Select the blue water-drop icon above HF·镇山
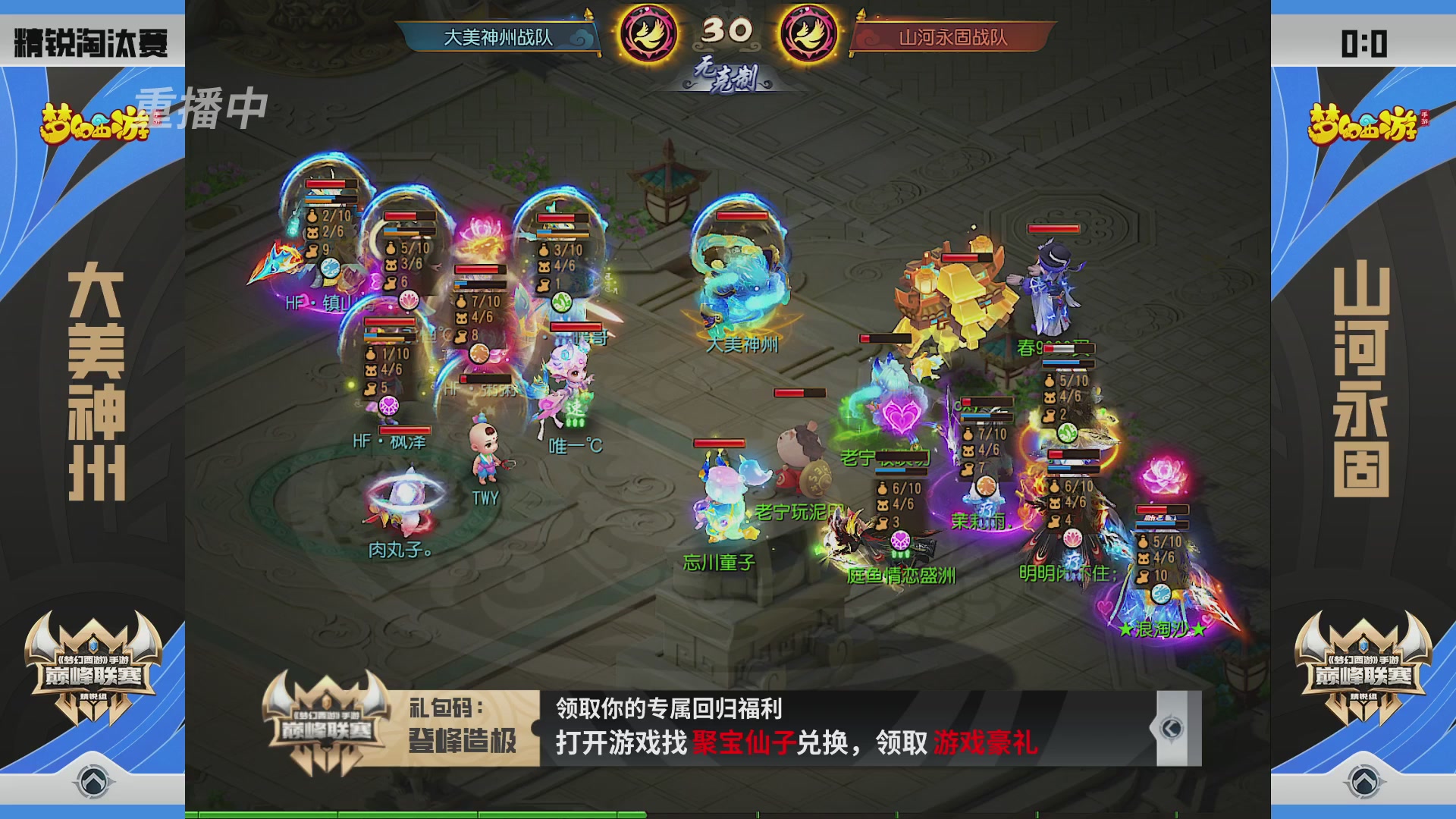The height and width of the screenshot is (819, 1456). tap(329, 268)
